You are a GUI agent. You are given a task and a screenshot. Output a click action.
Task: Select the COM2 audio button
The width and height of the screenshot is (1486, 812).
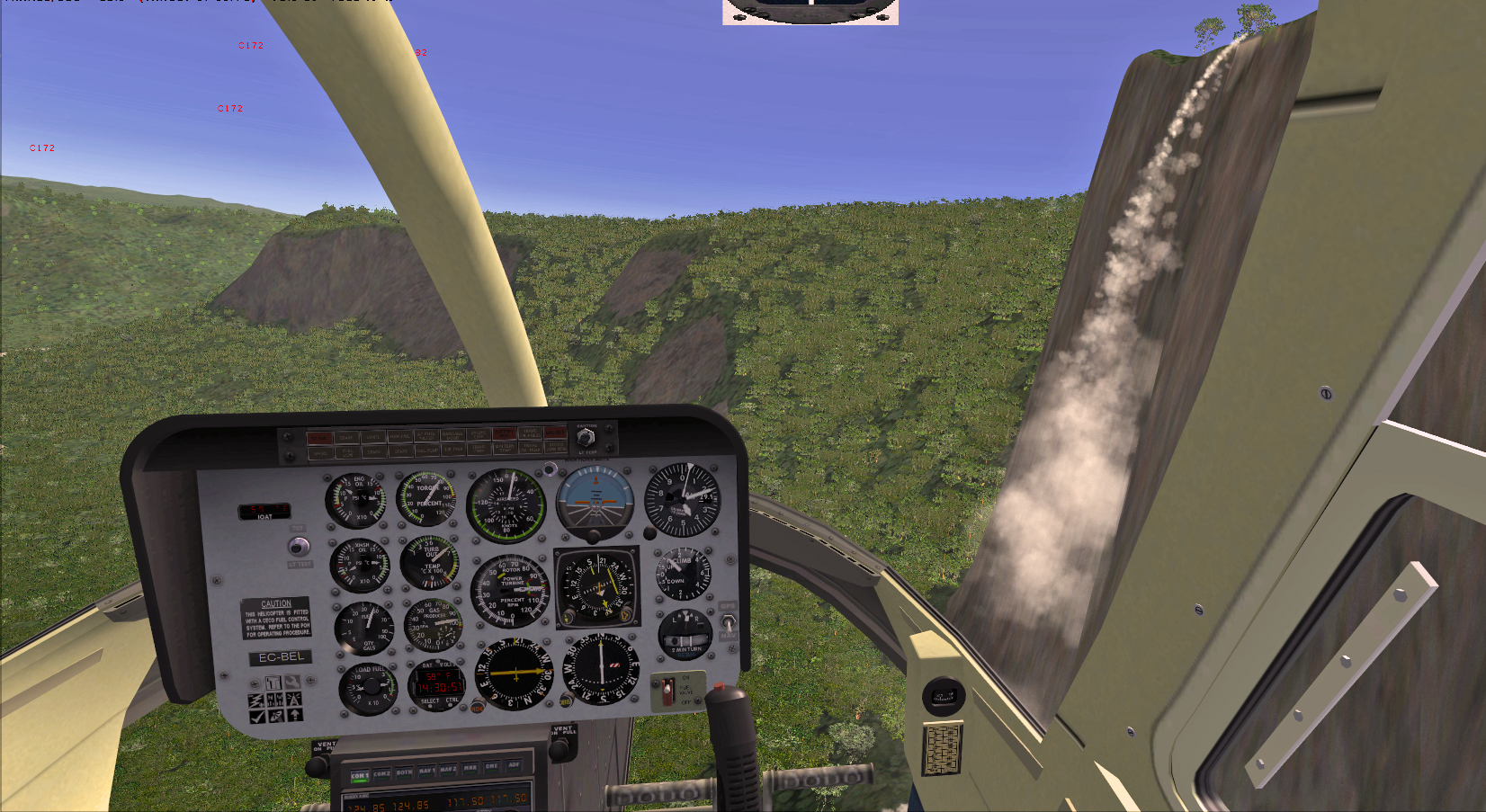point(381,773)
